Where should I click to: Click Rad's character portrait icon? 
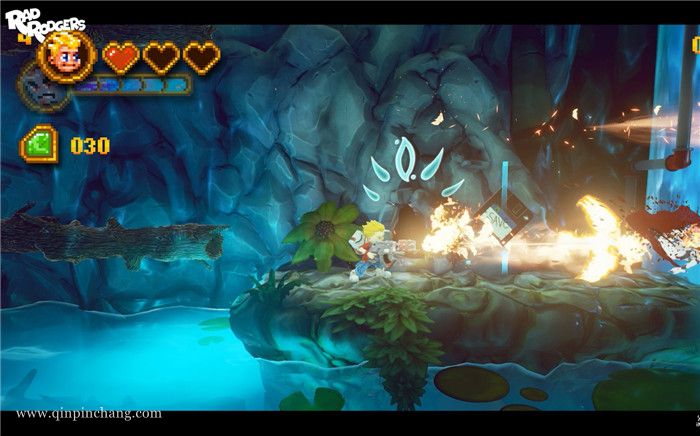pos(67,56)
